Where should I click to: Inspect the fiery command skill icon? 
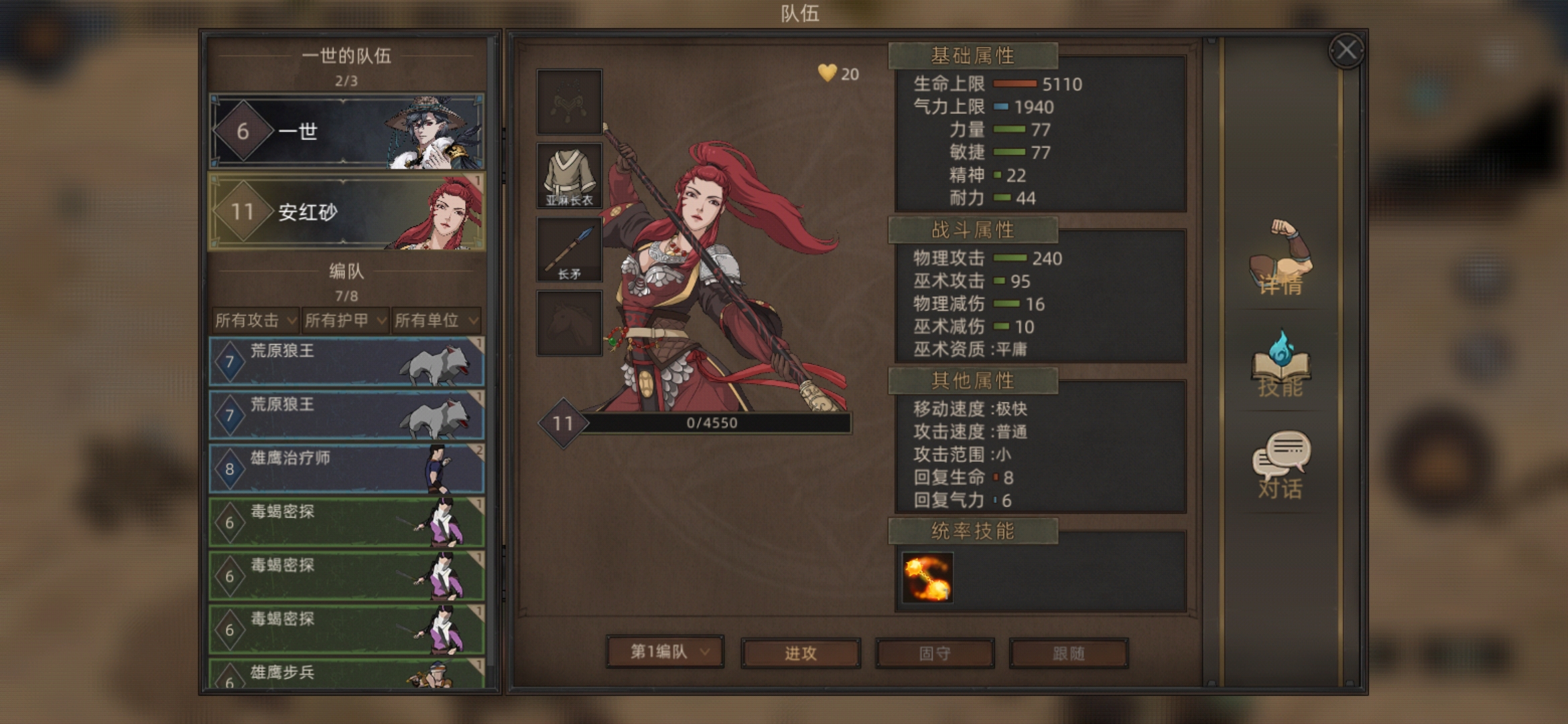click(x=927, y=577)
